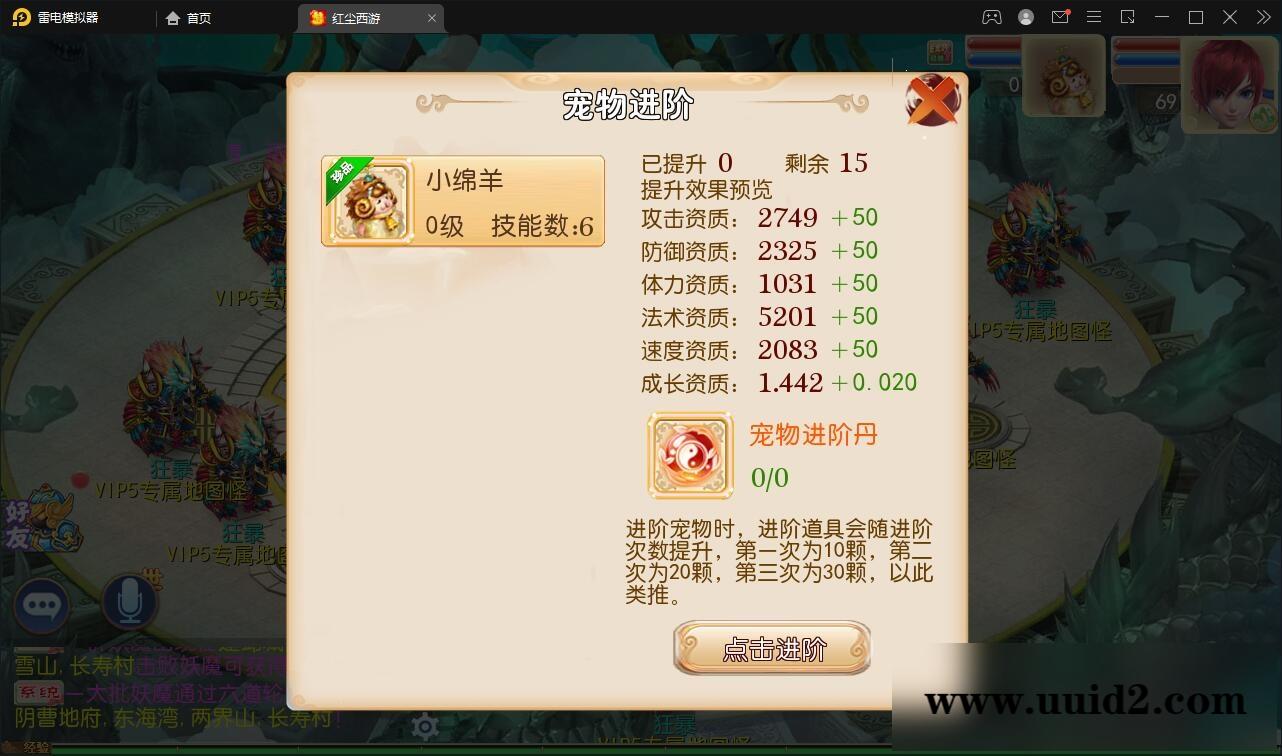The width and height of the screenshot is (1282, 756).
Task: Click the gamepad icon in the emulator titlebar
Action: (x=990, y=17)
